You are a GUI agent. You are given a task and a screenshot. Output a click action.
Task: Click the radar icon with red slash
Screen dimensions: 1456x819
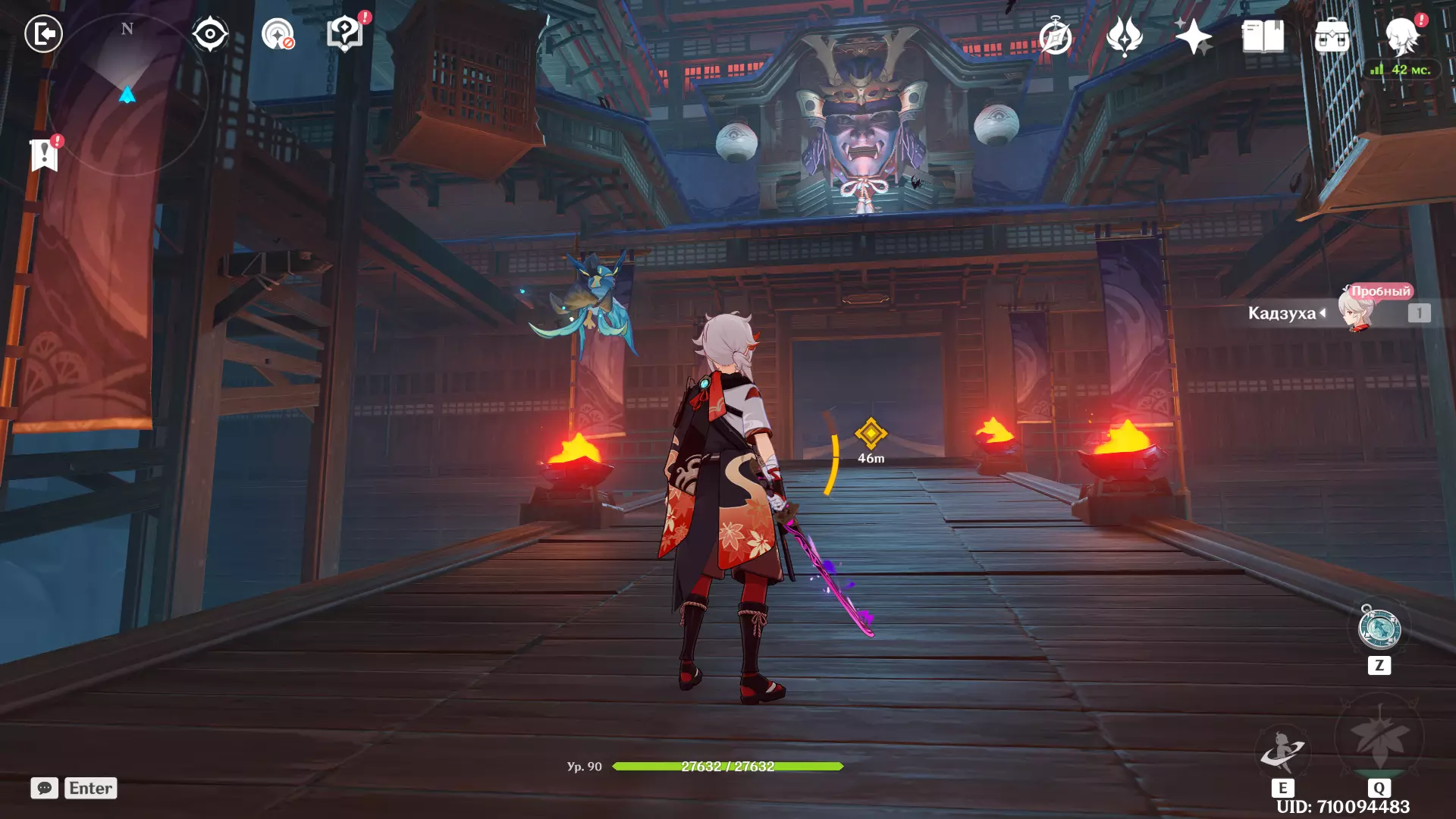click(x=278, y=34)
